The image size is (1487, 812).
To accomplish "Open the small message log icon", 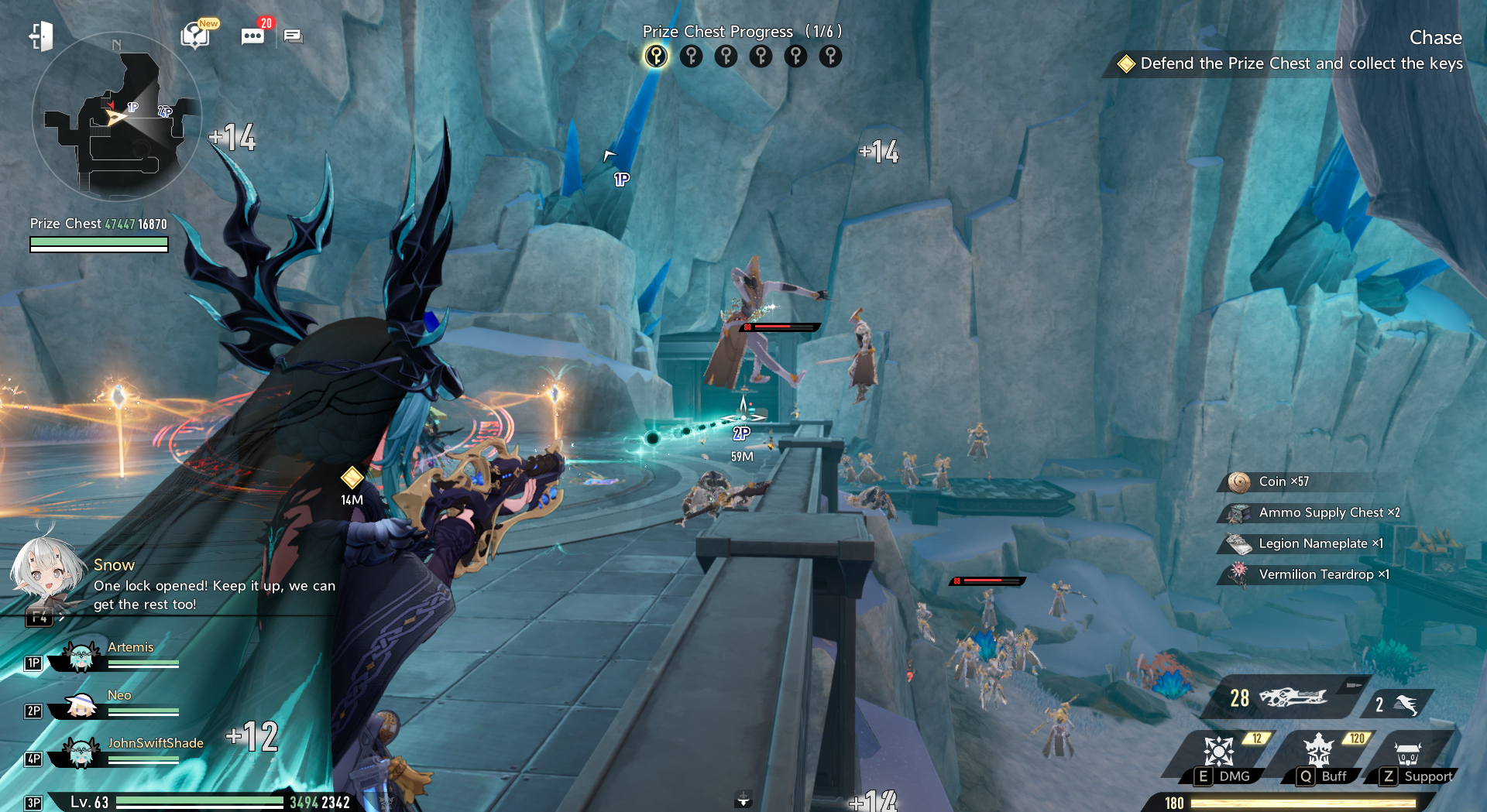I will [293, 36].
